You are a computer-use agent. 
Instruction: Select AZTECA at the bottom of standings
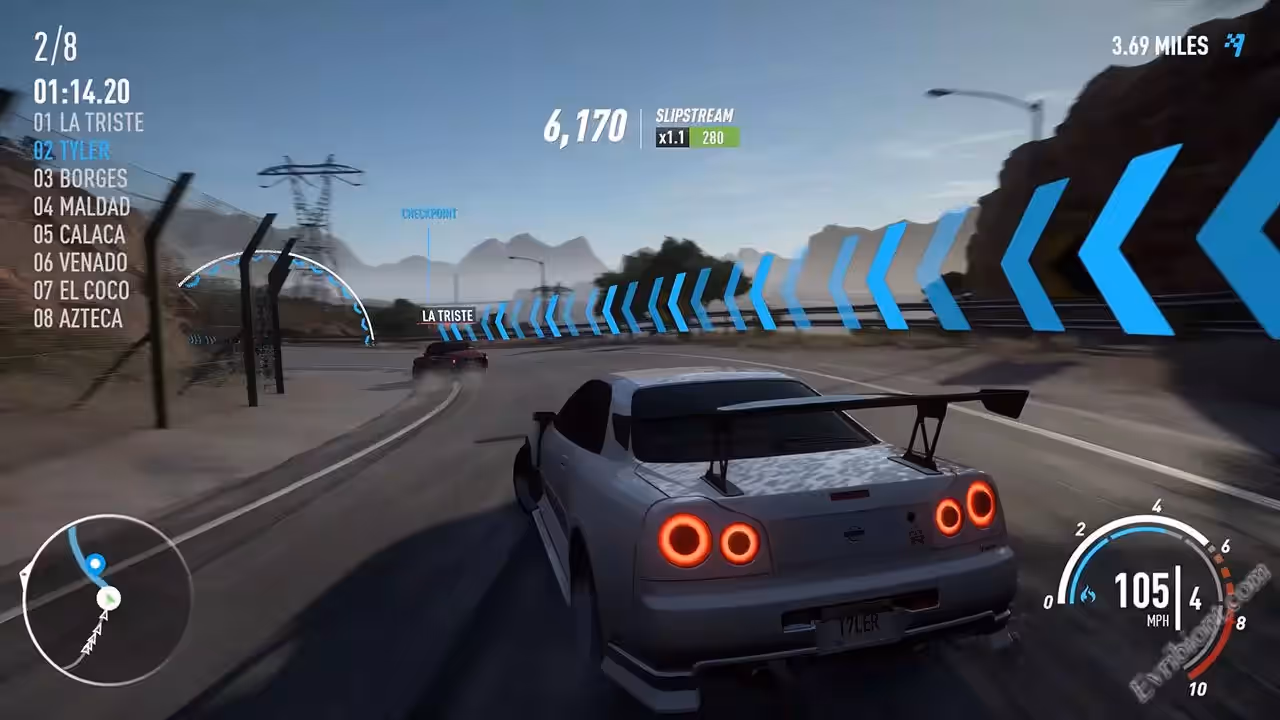(x=78, y=319)
